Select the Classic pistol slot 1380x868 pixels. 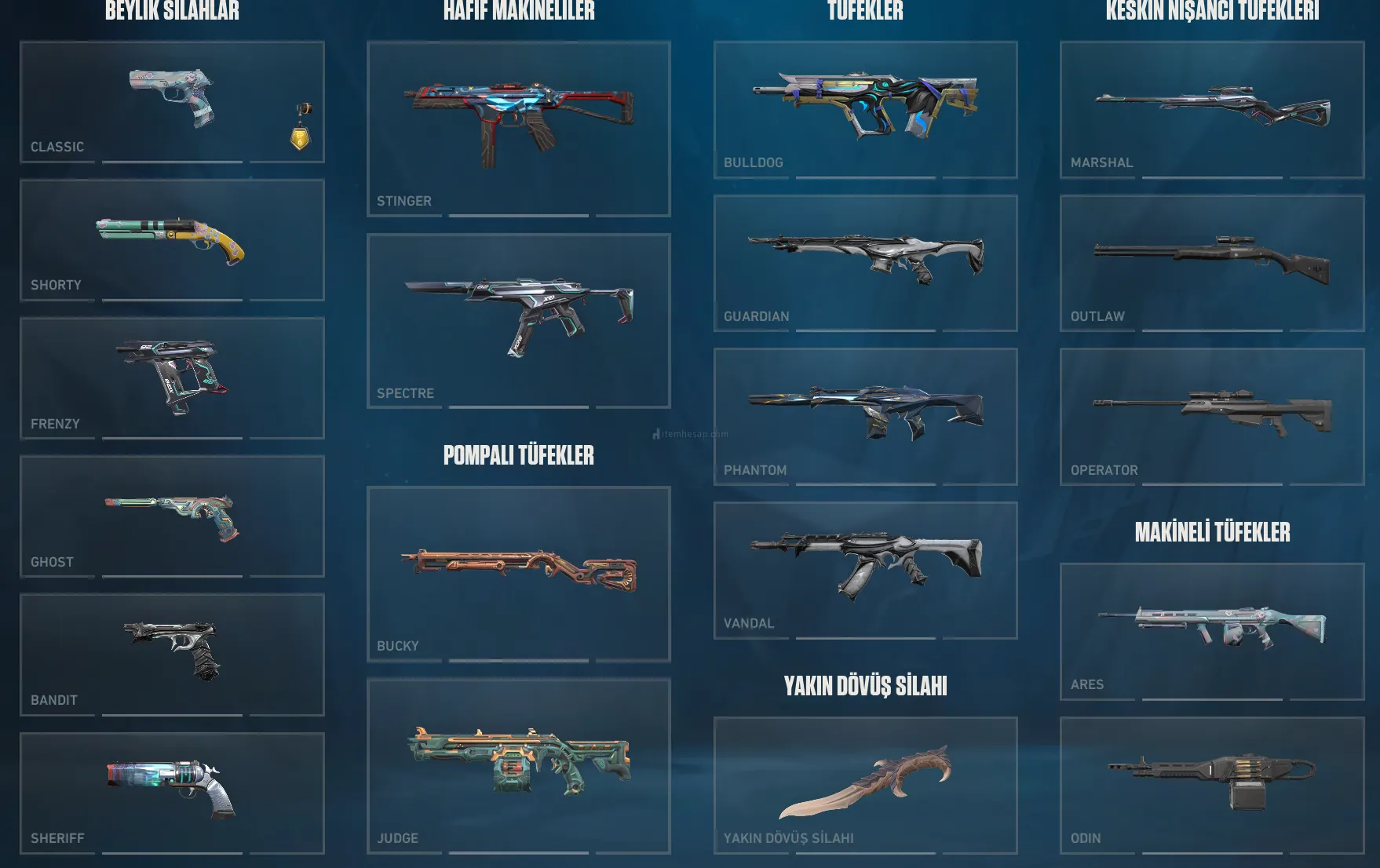click(x=172, y=102)
